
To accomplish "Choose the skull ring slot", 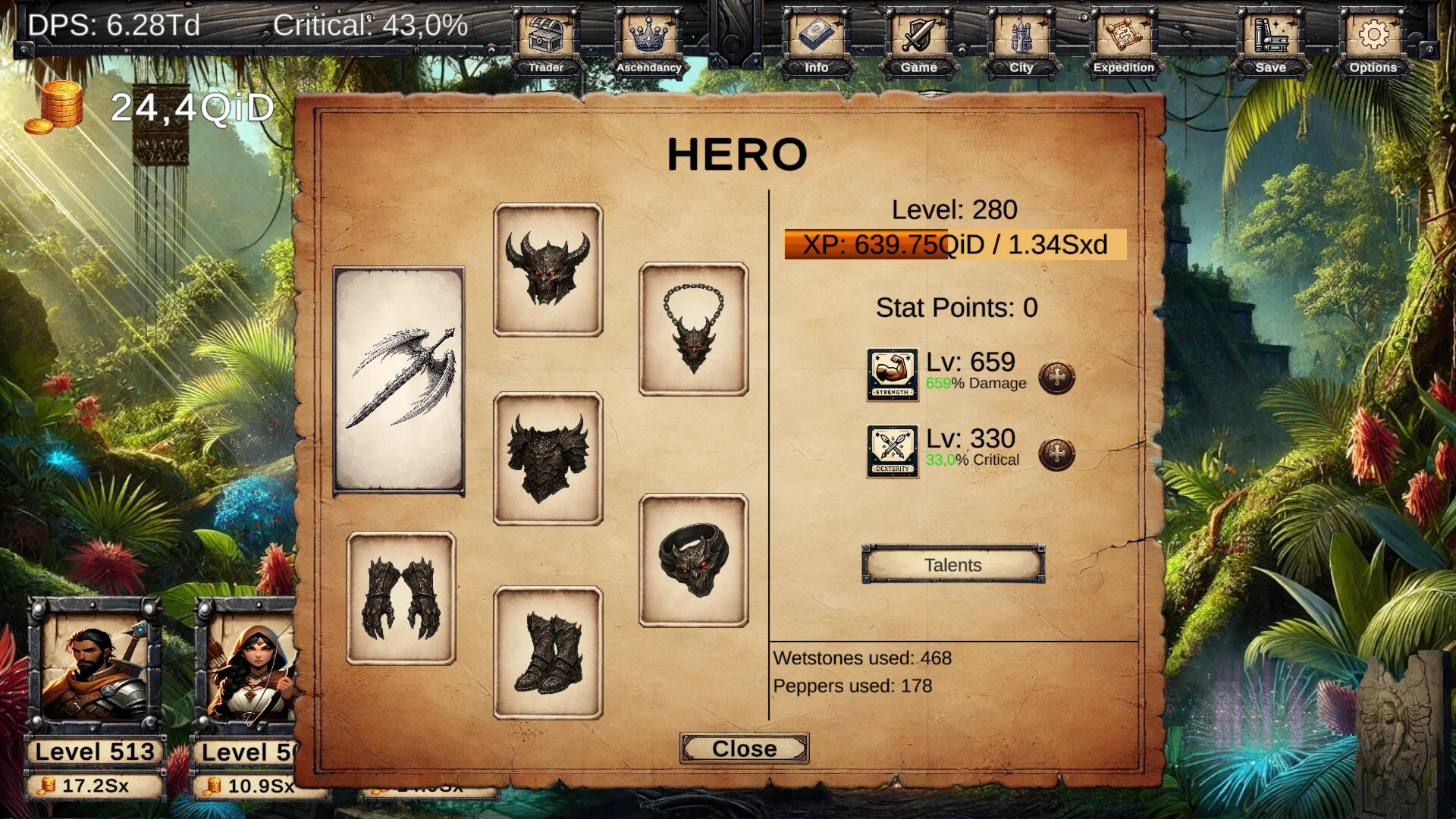I will [693, 560].
